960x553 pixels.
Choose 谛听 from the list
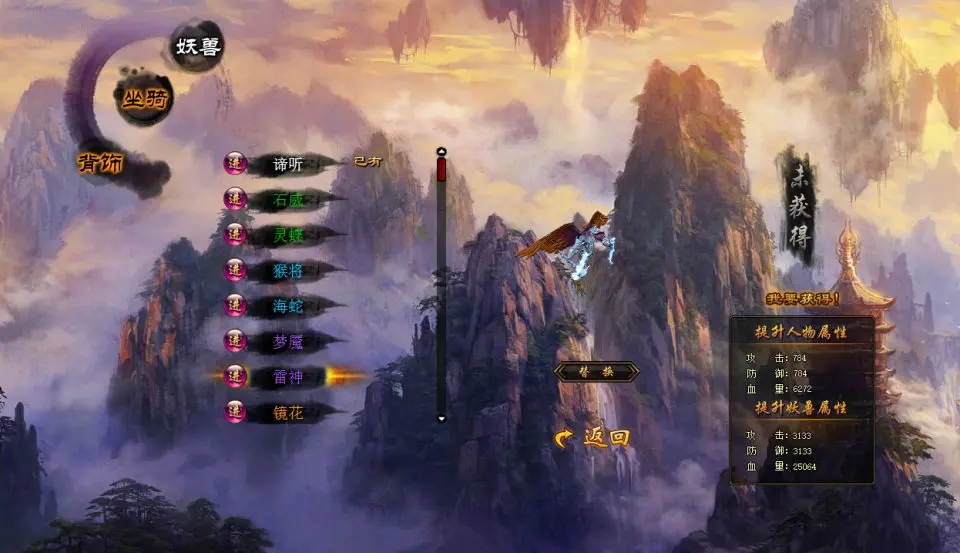[288, 165]
